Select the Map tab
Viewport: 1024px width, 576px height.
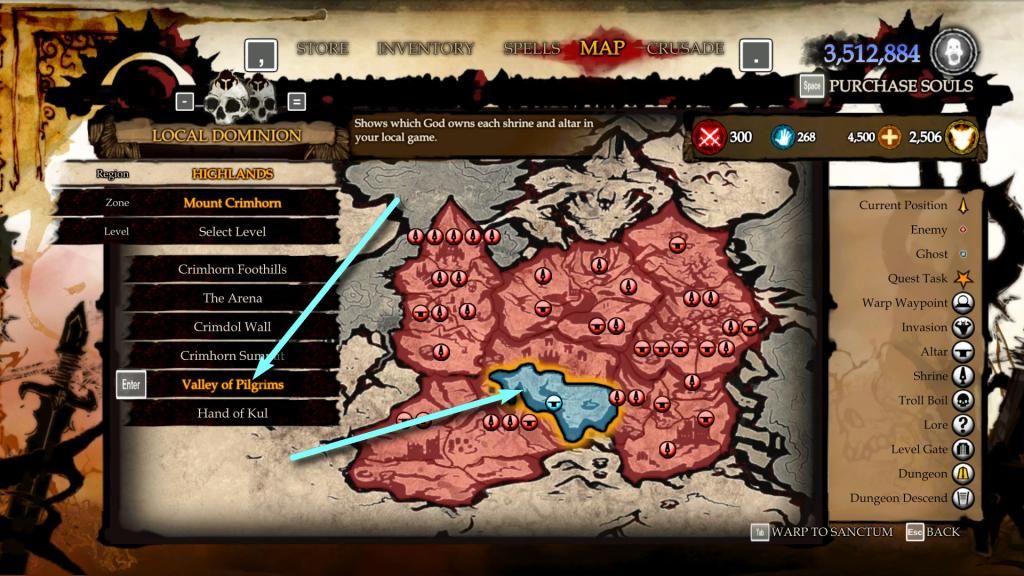pyautogui.click(x=602, y=48)
